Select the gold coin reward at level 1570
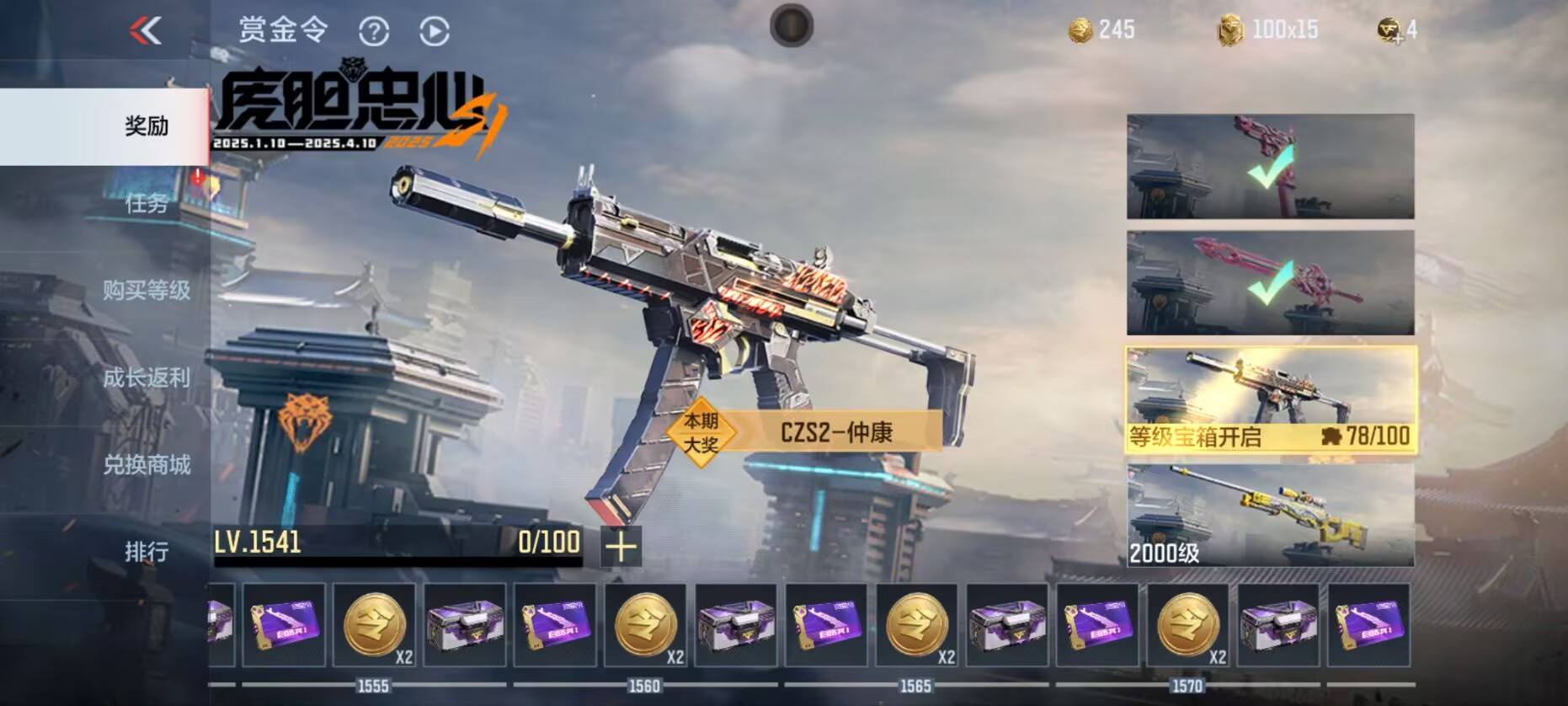 tap(1188, 625)
